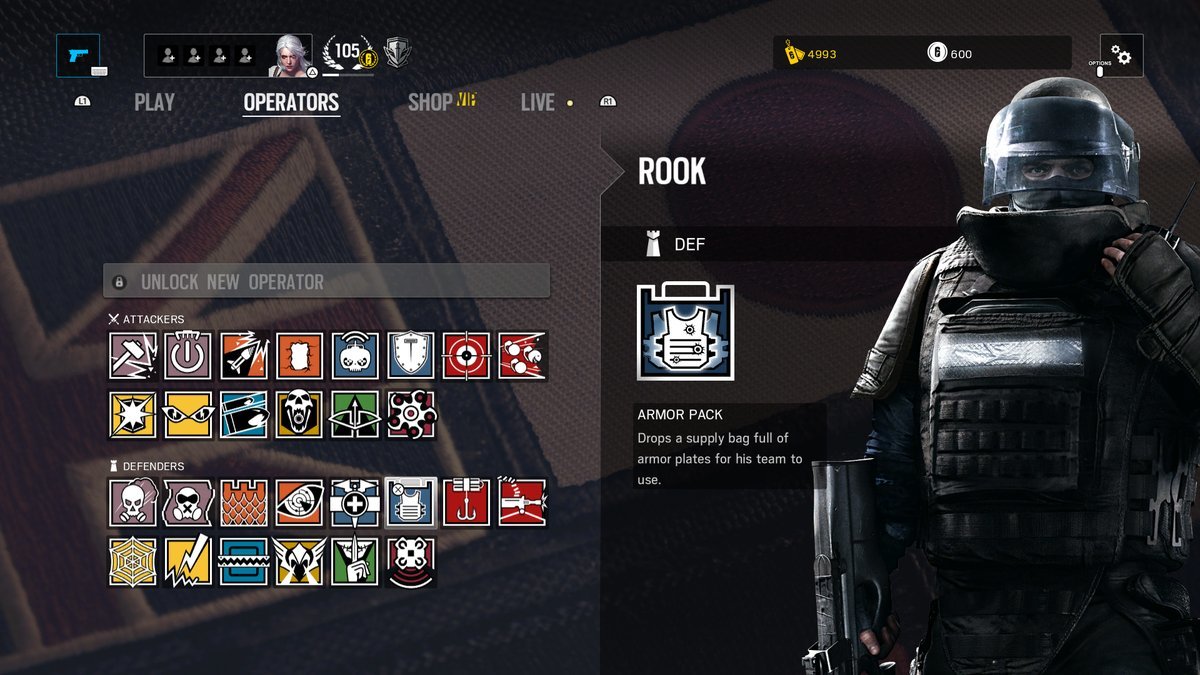The image size is (1200, 675).
Task: Select Bandit's lightning bolt icon
Action: coord(188,561)
